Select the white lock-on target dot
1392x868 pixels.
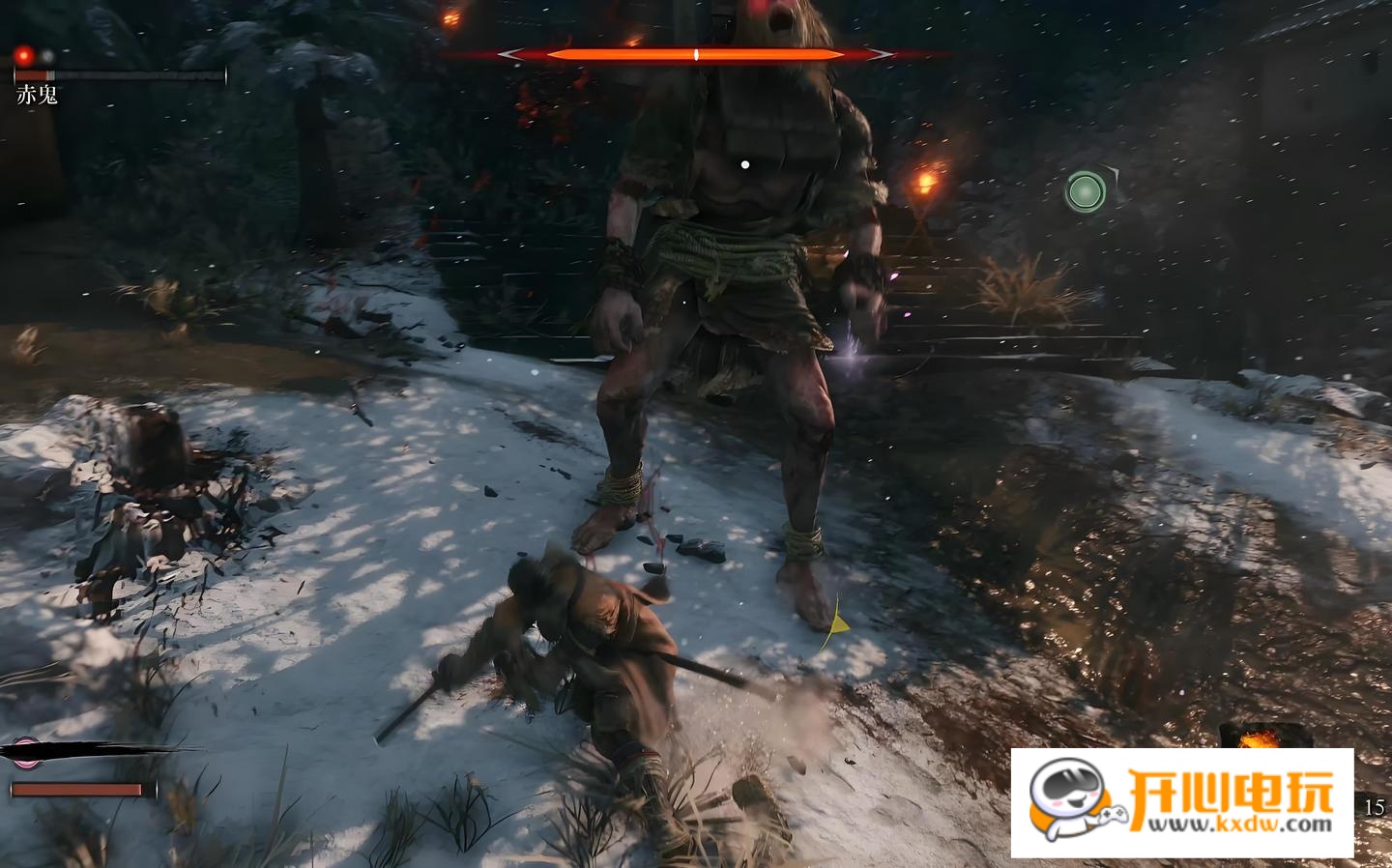744,165
